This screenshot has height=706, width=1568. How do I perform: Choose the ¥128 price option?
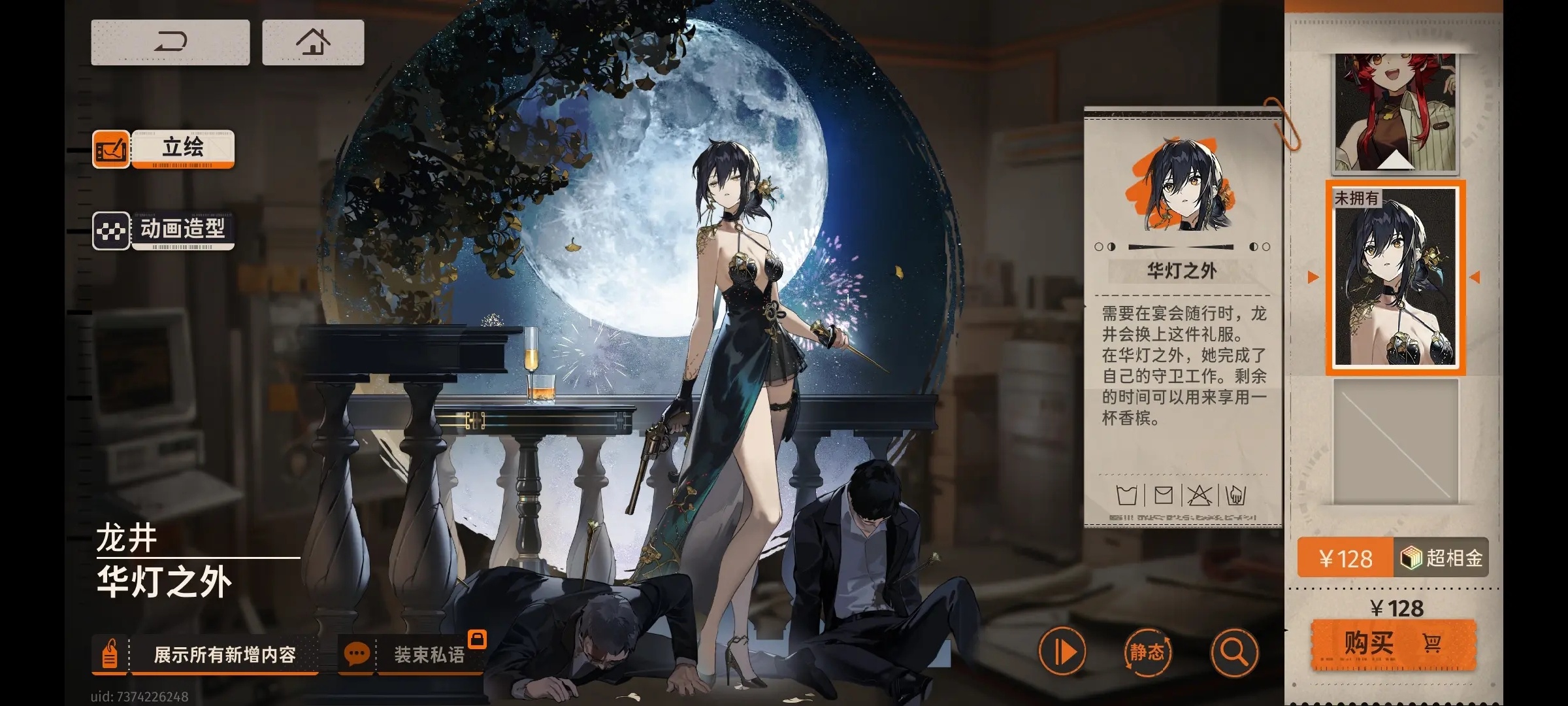click(1345, 558)
